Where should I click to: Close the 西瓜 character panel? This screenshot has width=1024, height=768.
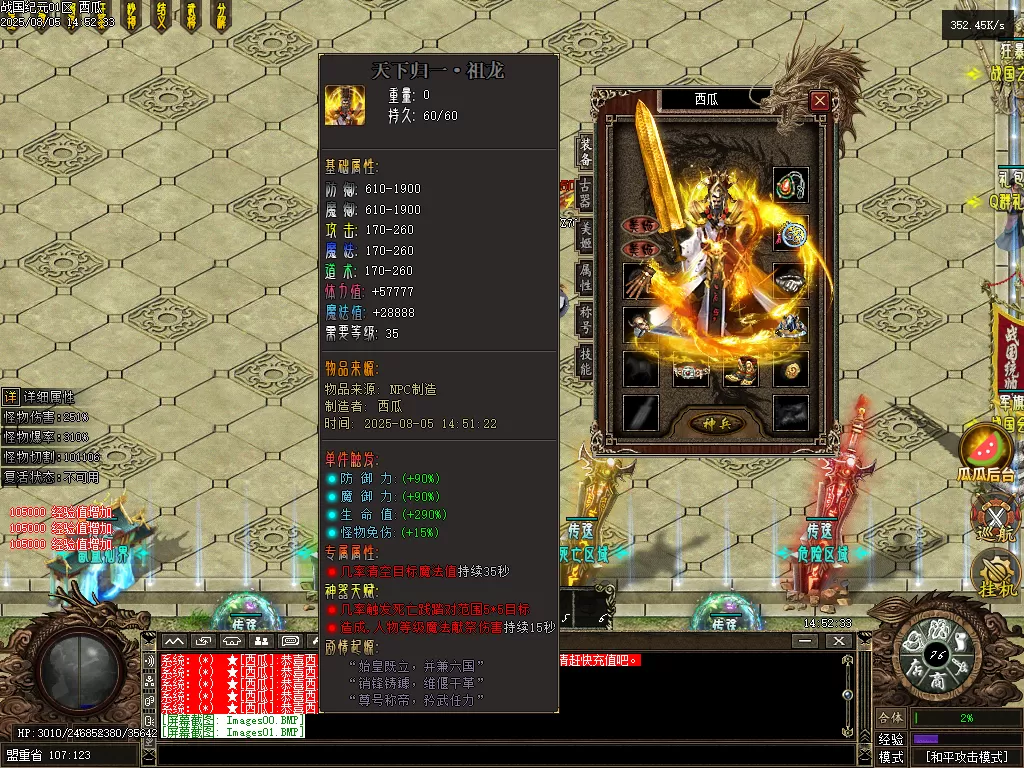point(820,100)
